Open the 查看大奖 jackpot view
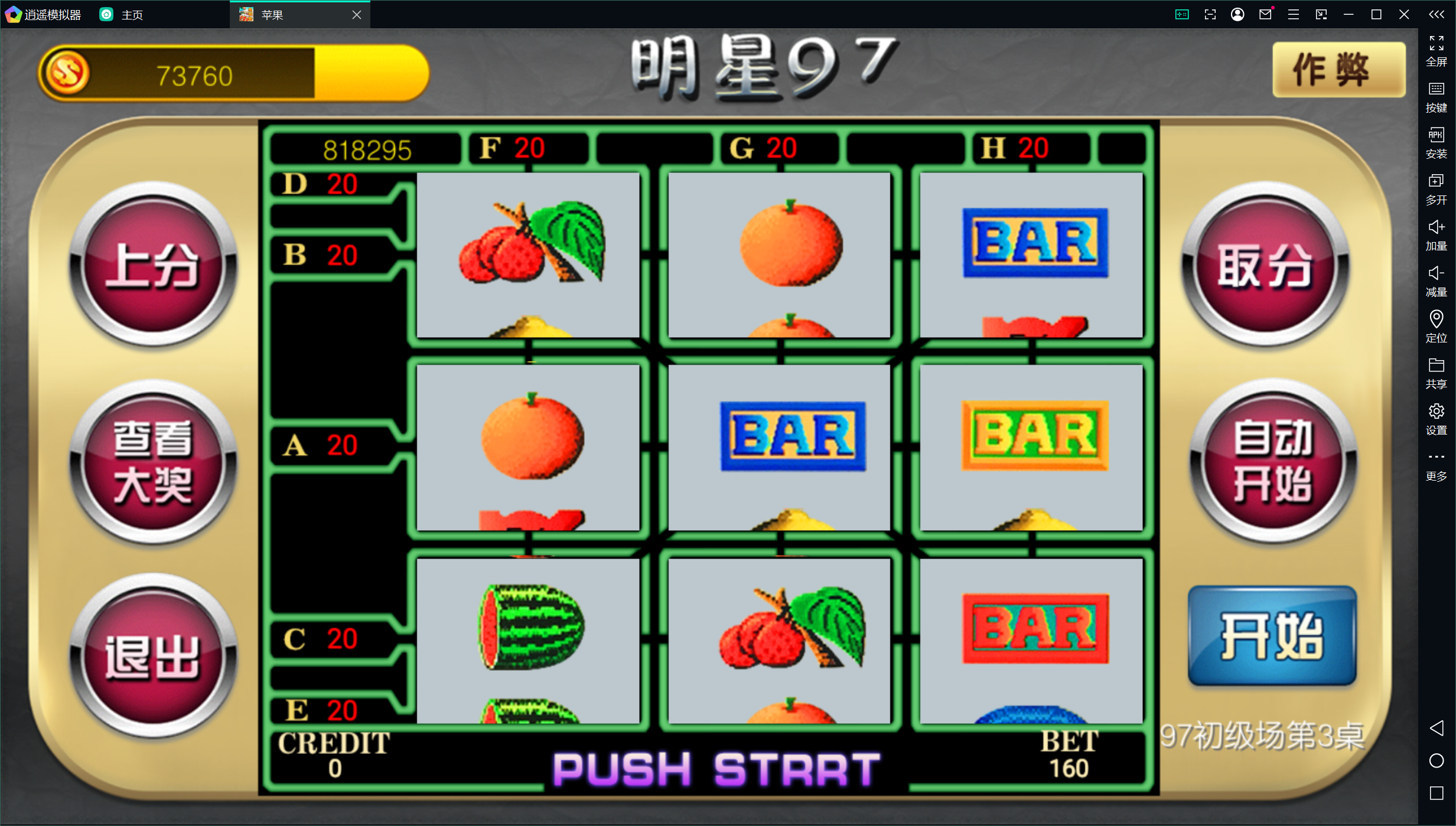 coord(153,462)
